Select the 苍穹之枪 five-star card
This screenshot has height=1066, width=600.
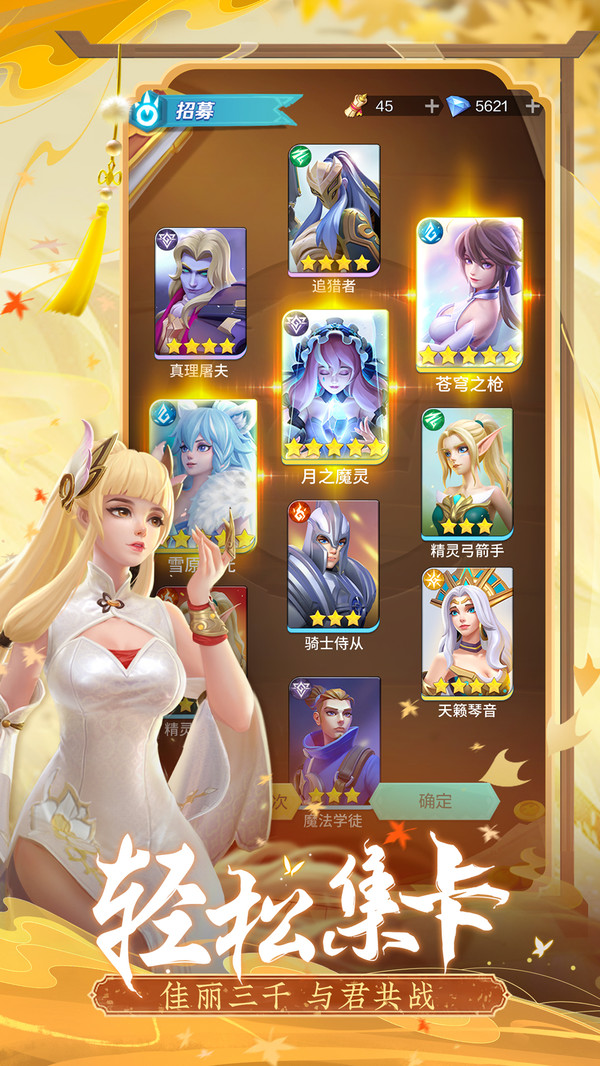pyautogui.click(x=469, y=293)
